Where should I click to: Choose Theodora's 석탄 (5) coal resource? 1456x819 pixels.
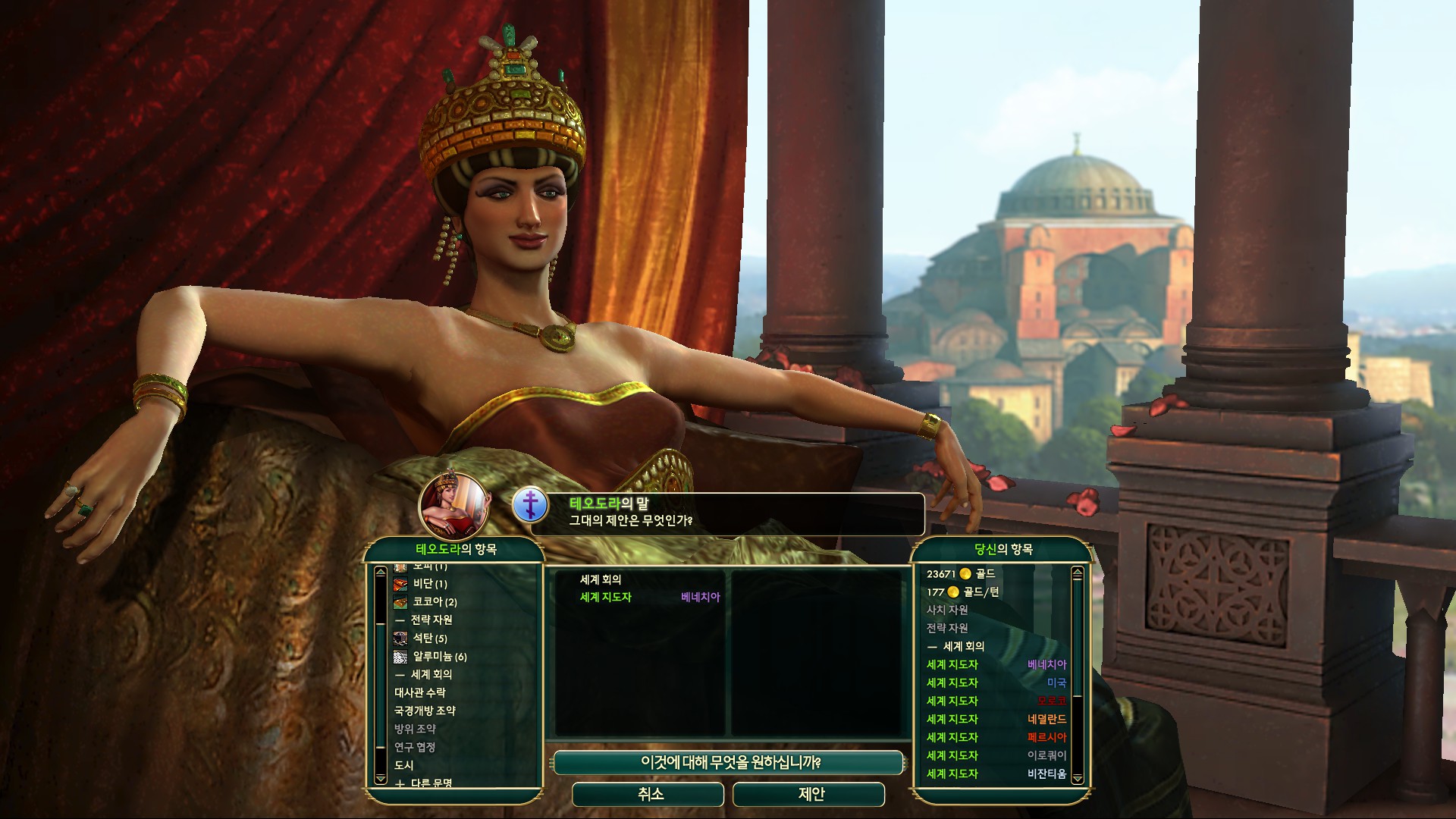429,639
